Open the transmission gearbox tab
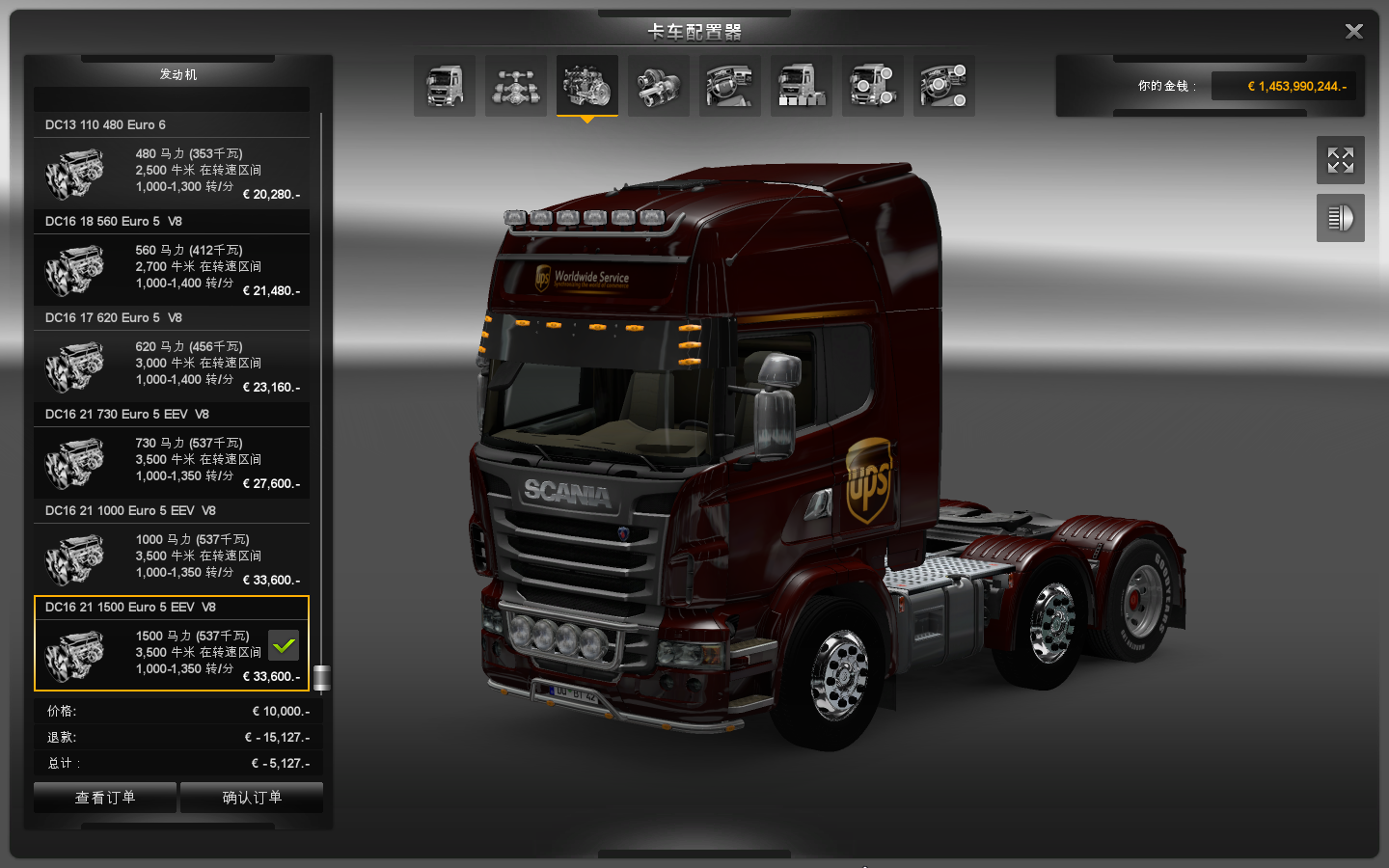Image resolution: width=1389 pixels, height=868 pixels. click(659, 86)
